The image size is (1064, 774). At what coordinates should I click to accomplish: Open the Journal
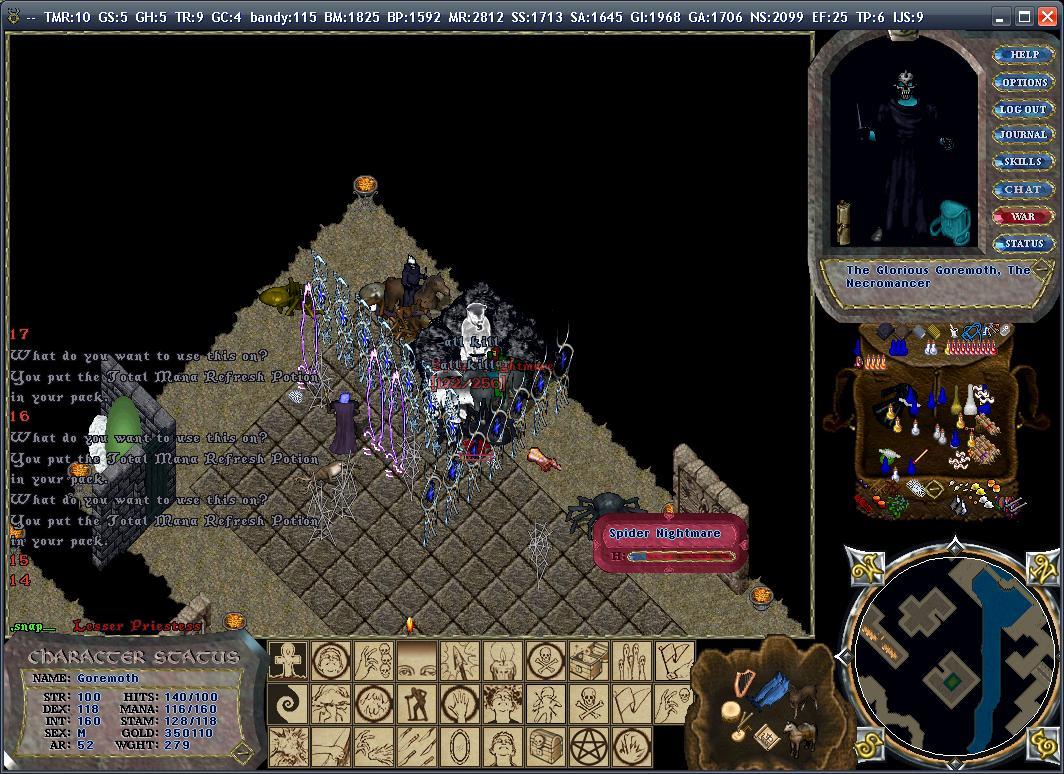1023,135
